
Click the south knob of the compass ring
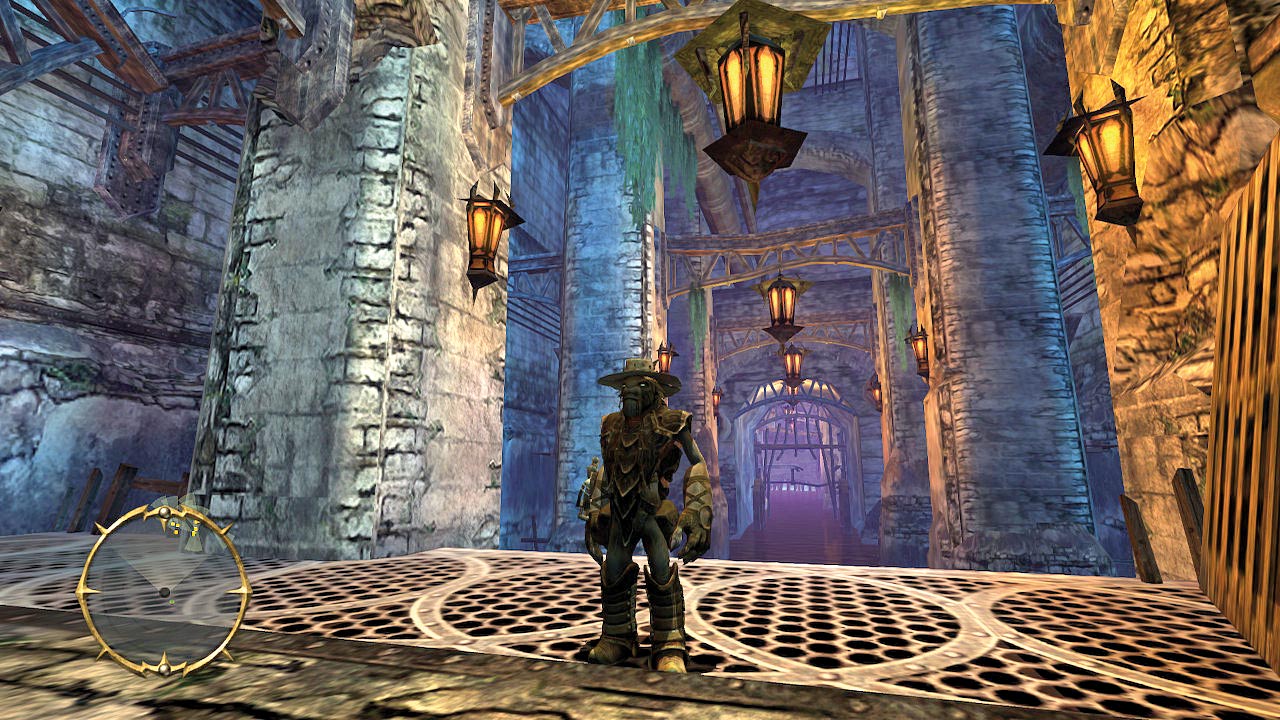164,668
